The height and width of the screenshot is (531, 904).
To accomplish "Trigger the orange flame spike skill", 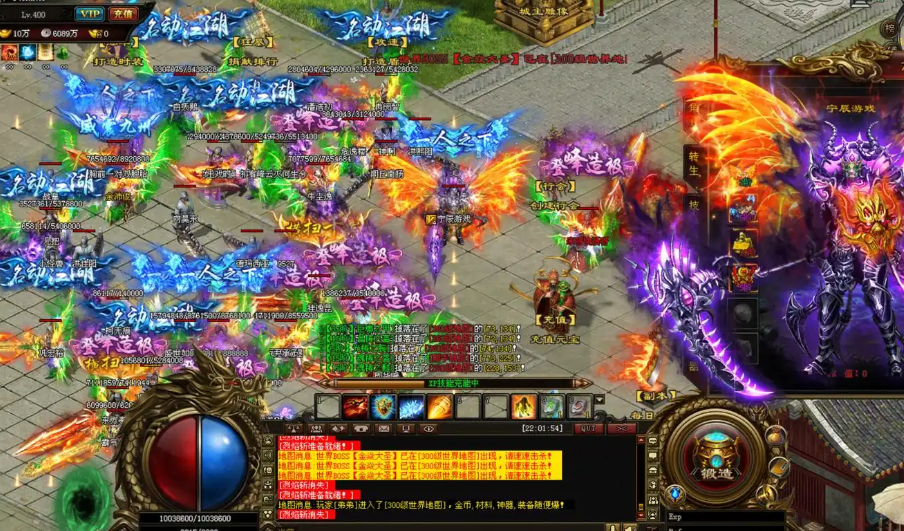I will (439, 407).
